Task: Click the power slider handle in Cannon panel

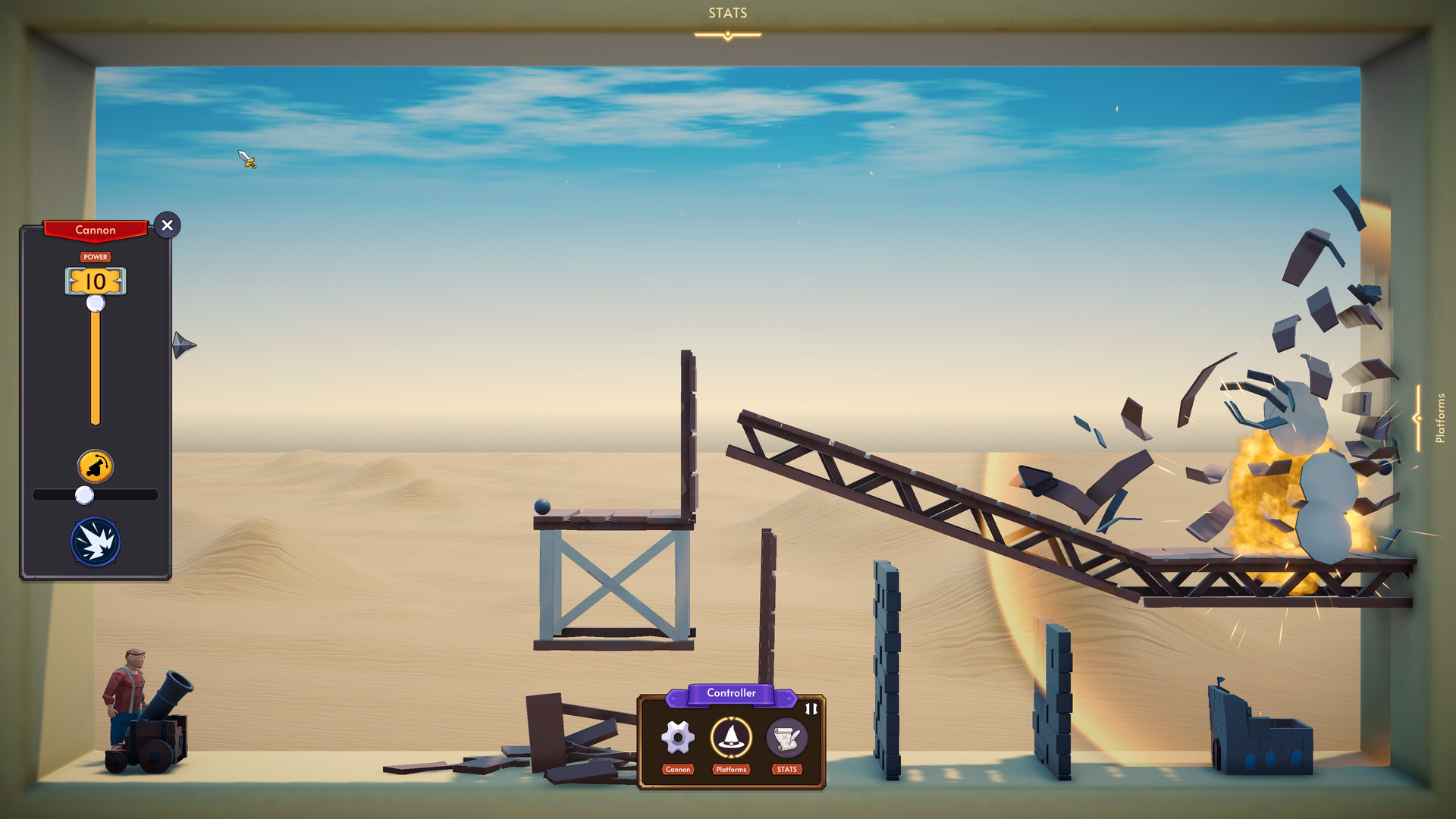Action: pyautogui.click(x=96, y=303)
